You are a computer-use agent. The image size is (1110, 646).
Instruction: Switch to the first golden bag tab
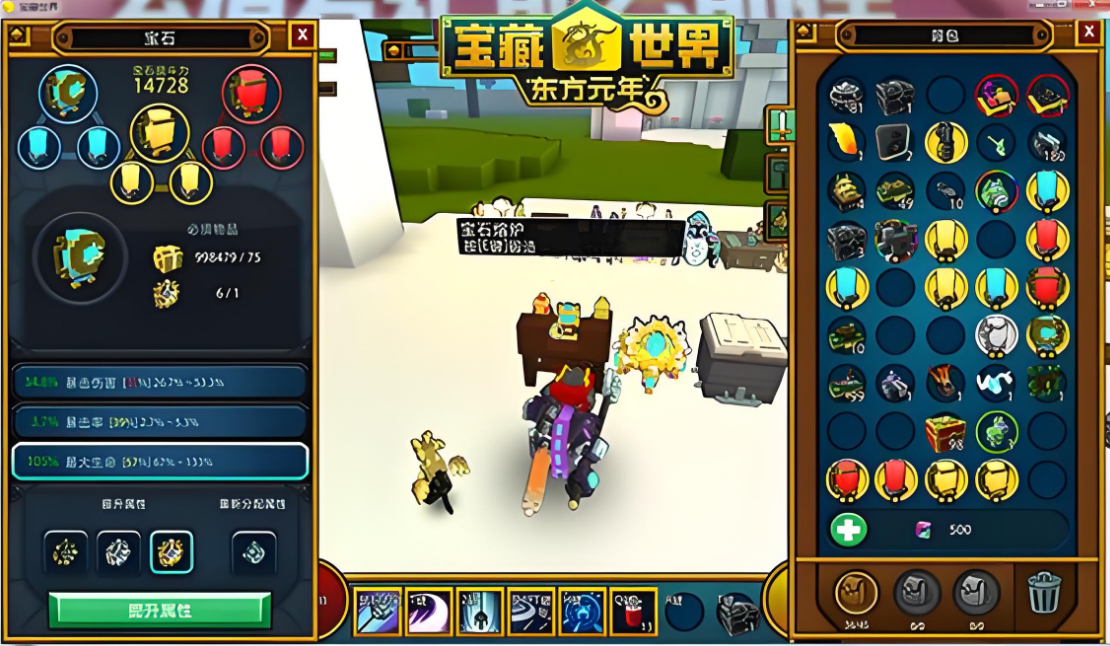[856, 593]
